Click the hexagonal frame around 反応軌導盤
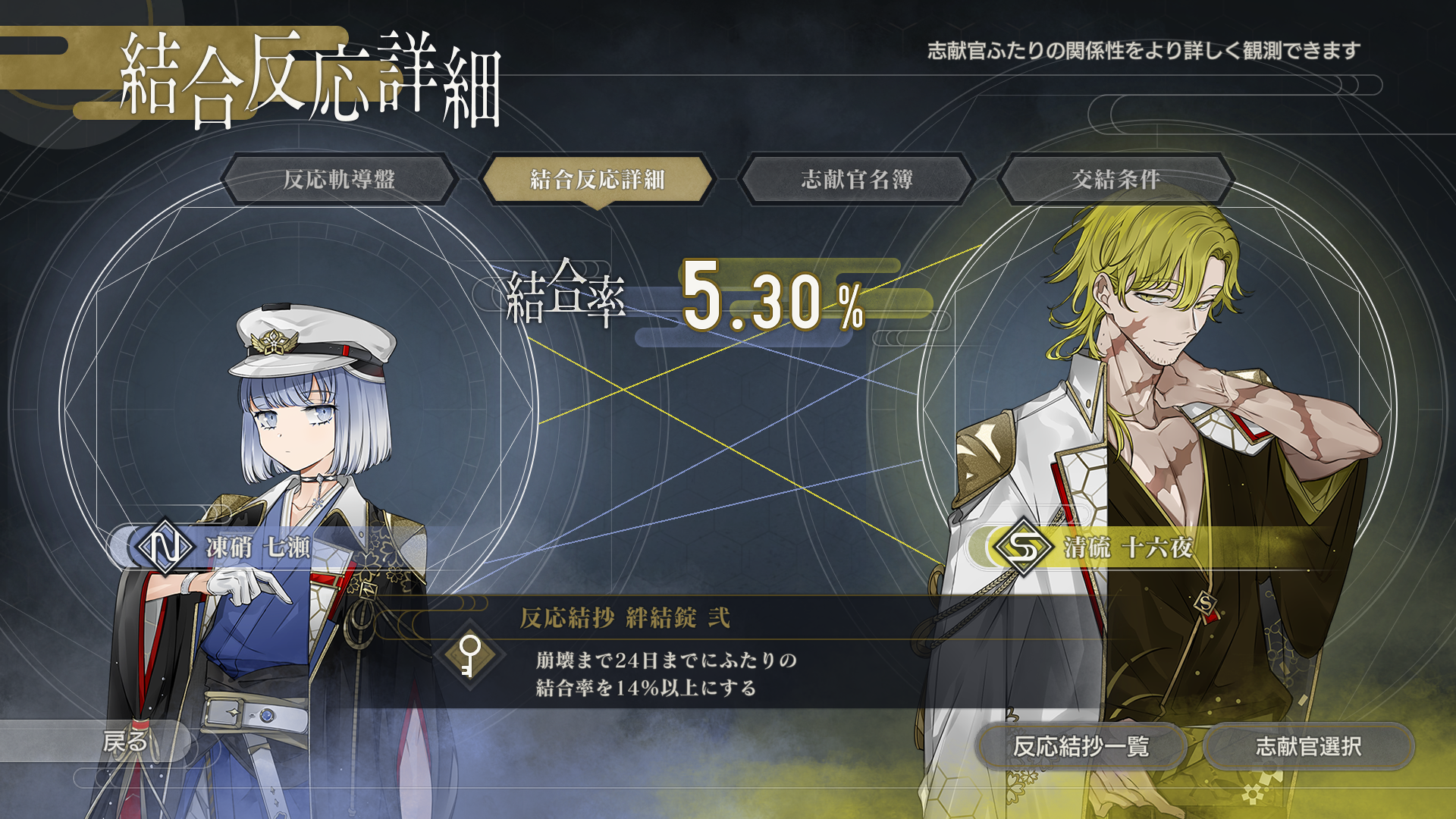The height and width of the screenshot is (819, 1456). 340,180
